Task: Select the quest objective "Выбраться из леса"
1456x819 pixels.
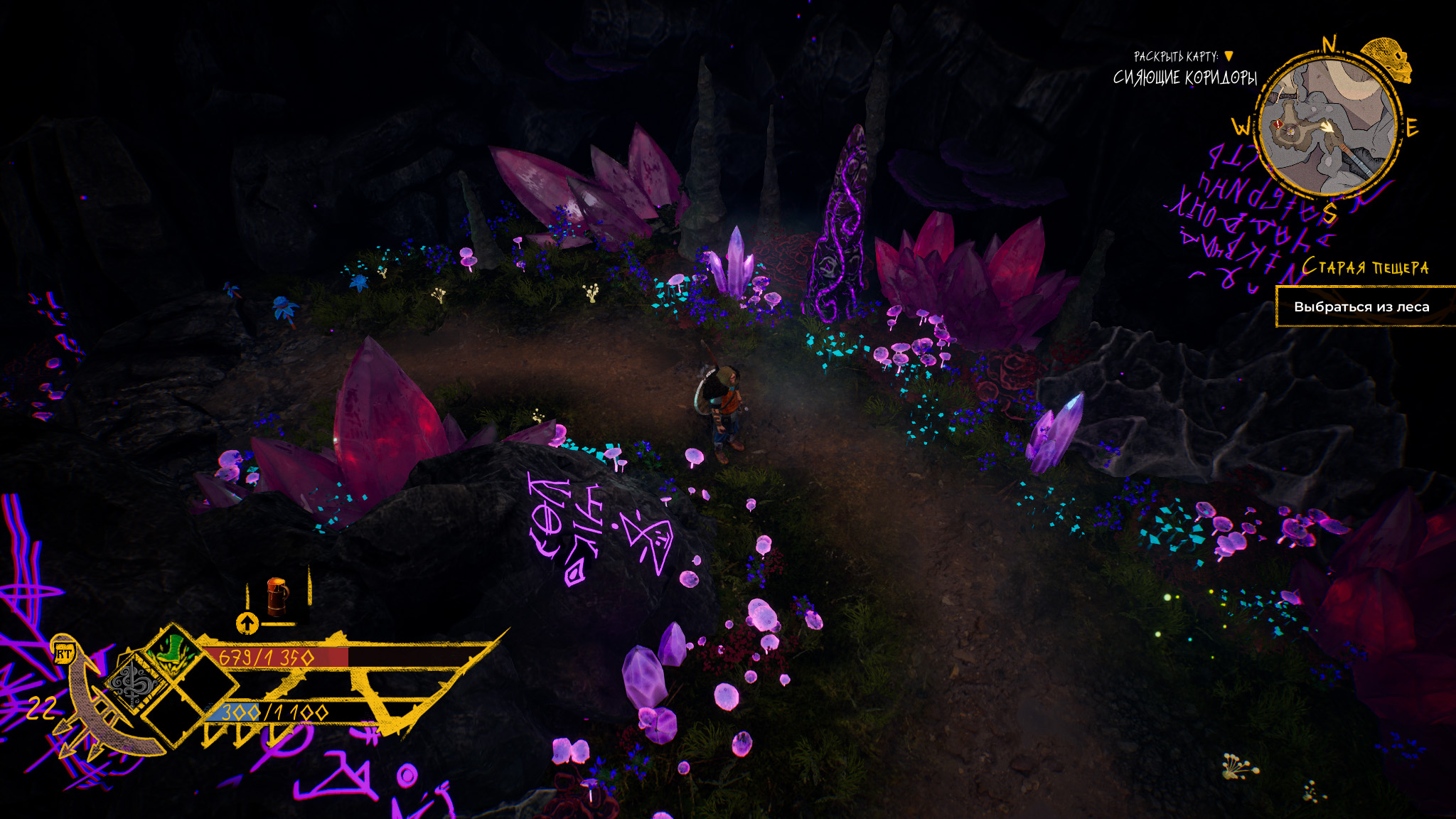Action: coord(1361,307)
